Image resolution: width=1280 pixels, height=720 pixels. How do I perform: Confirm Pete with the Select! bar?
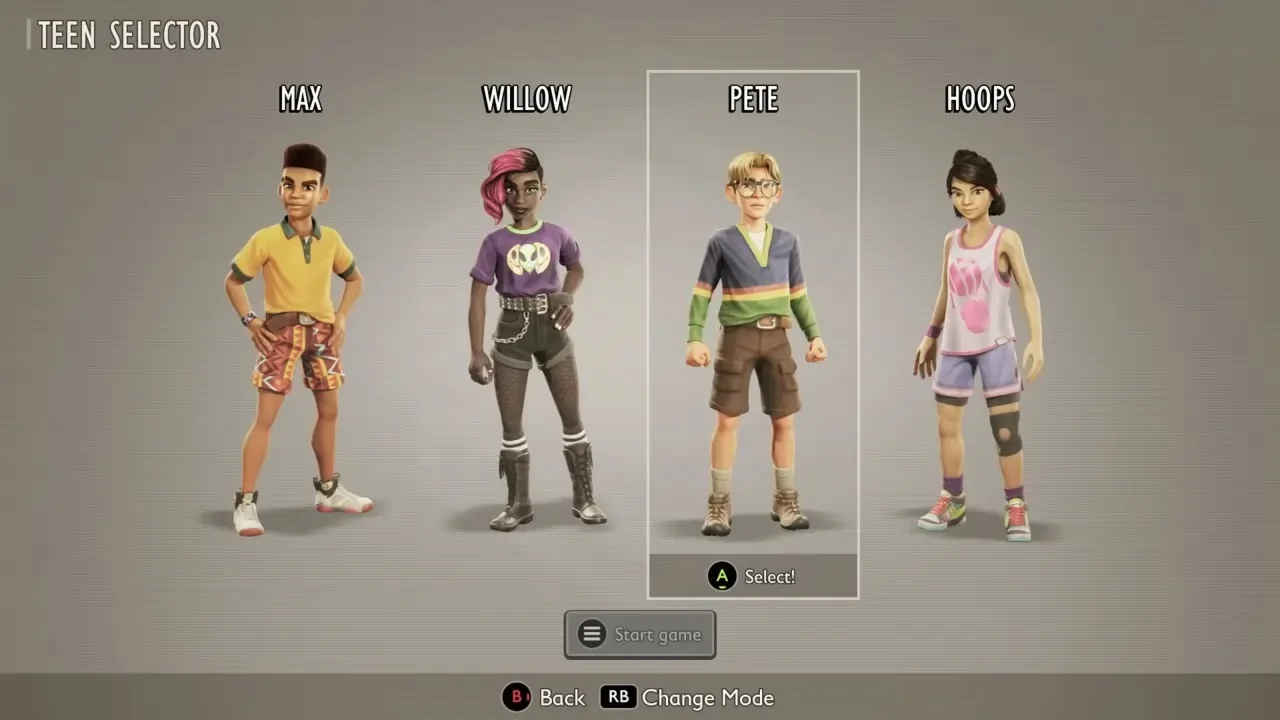click(753, 577)
